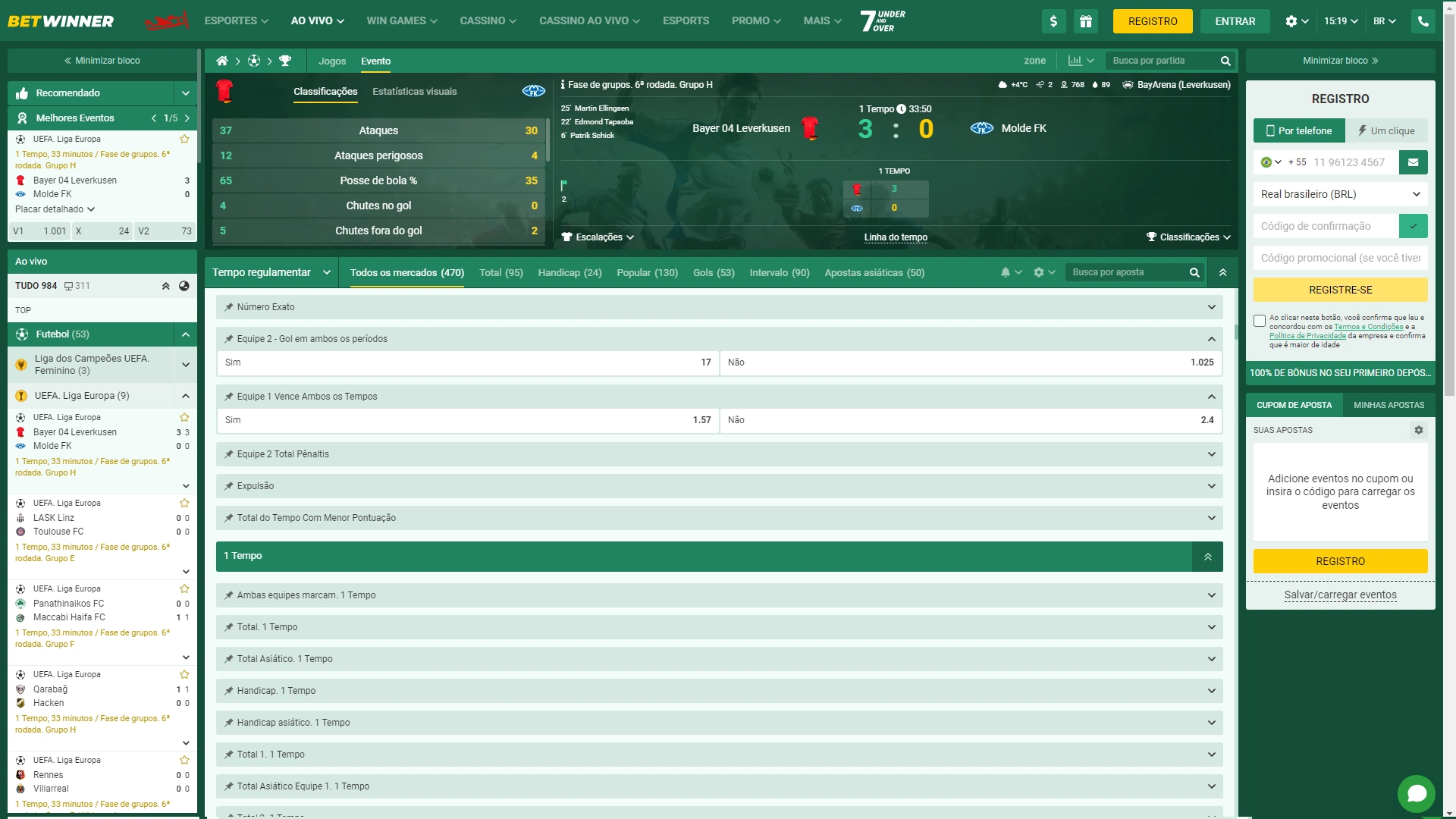The height and width of the screenshot is (819, 1456).
Task: Open the Escalações lineups dropdown
Action: click(x=598, y=237)
